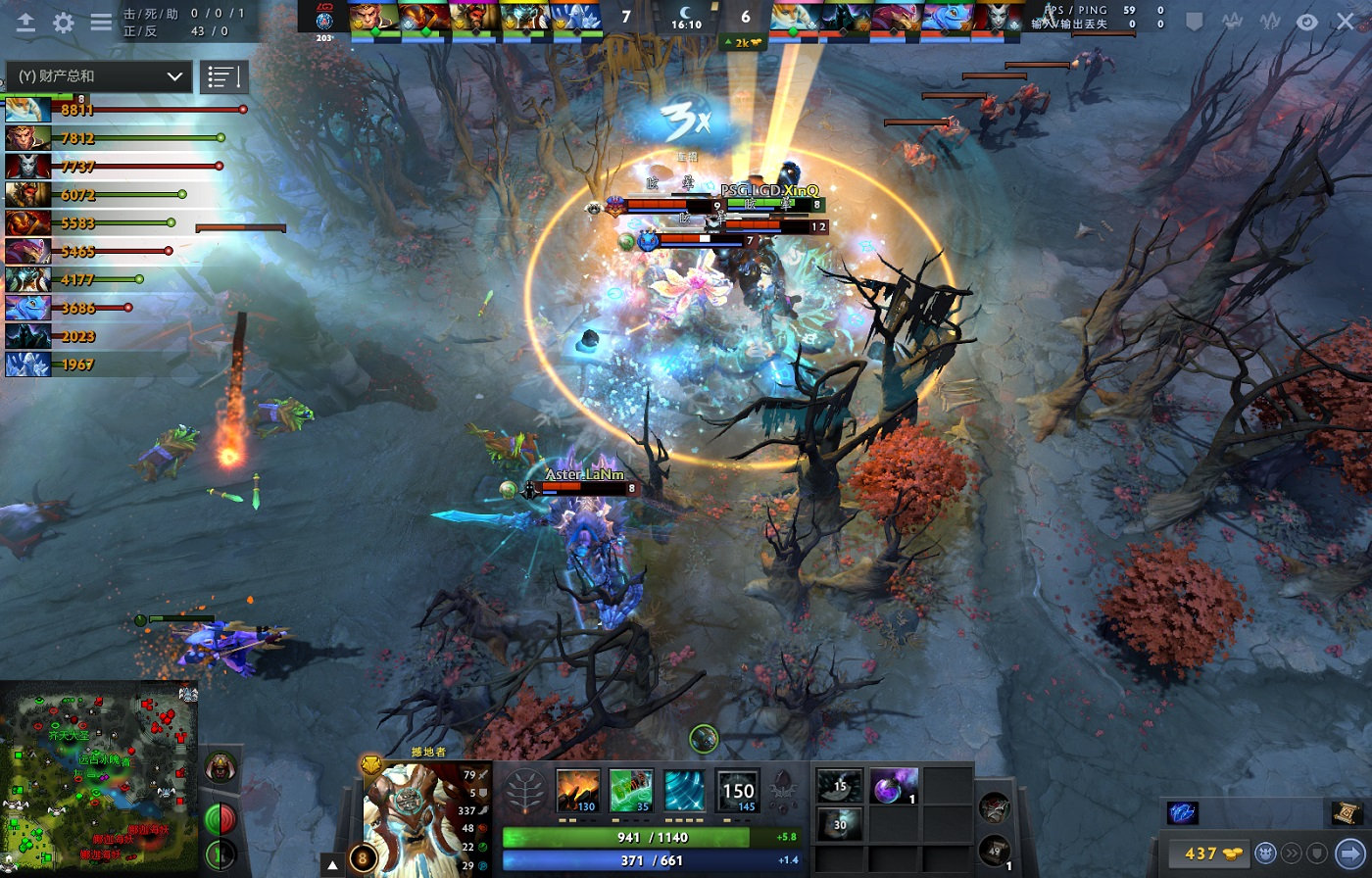Click the upload arrow dashboard button
This screenshot has width=1372, height=878.
point(25,23)
